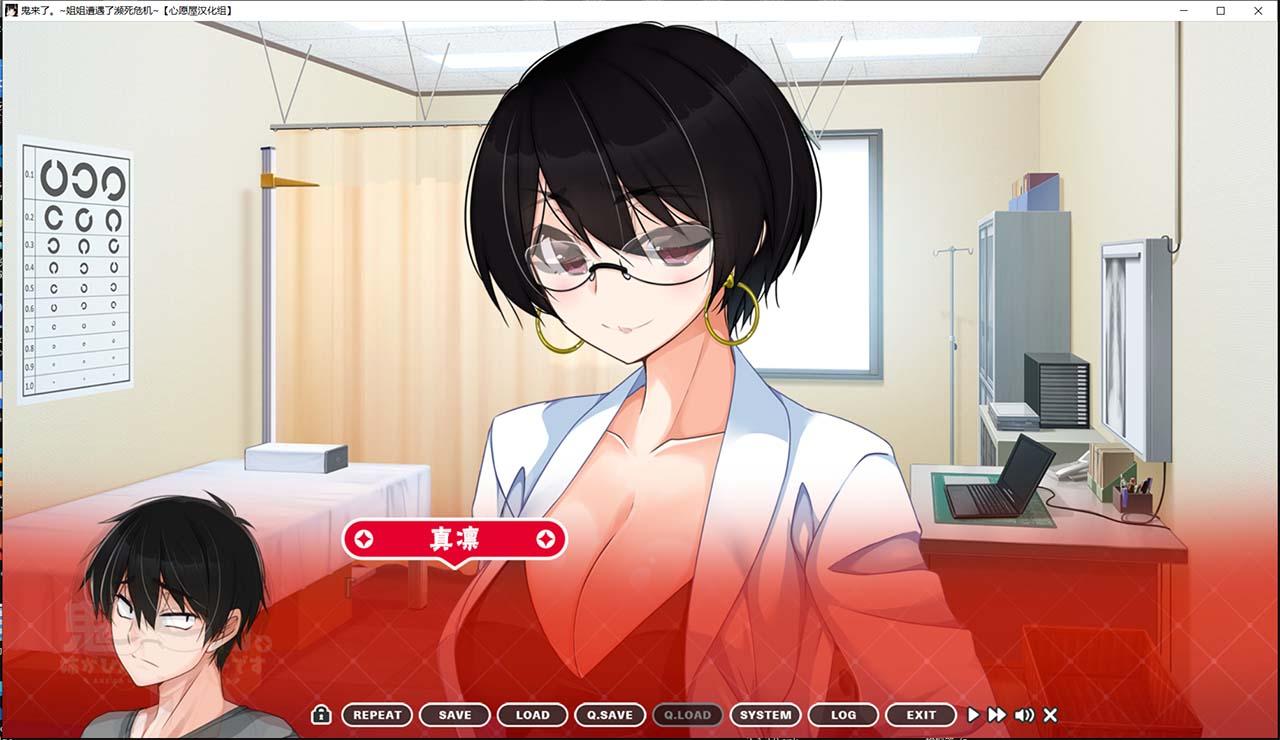
Task: Click the game icon in the title bar
Action: (x=10, y=10)
